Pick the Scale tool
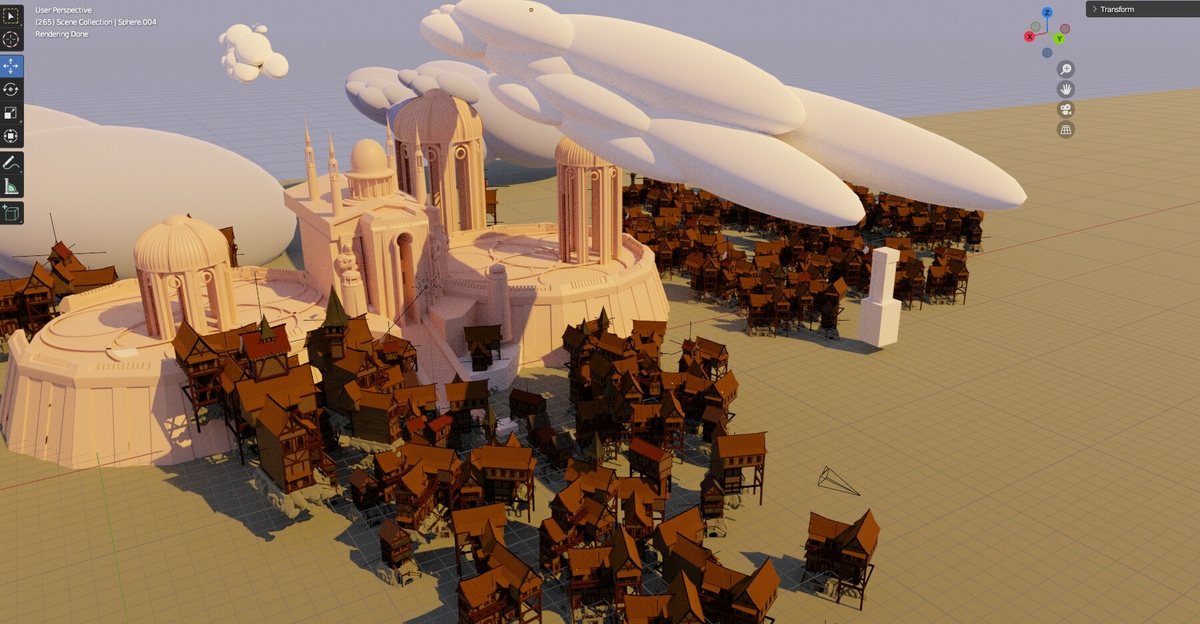The width and height of the screenshot is (1200, 624). (x=11, y=112)
